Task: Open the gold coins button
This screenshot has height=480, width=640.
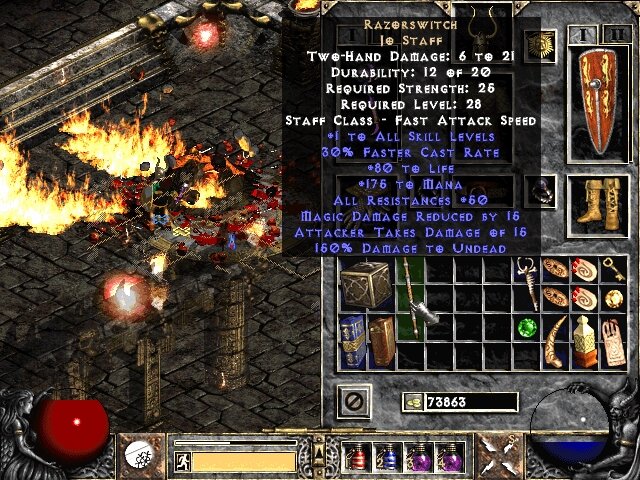Action: tap(412, 402)
